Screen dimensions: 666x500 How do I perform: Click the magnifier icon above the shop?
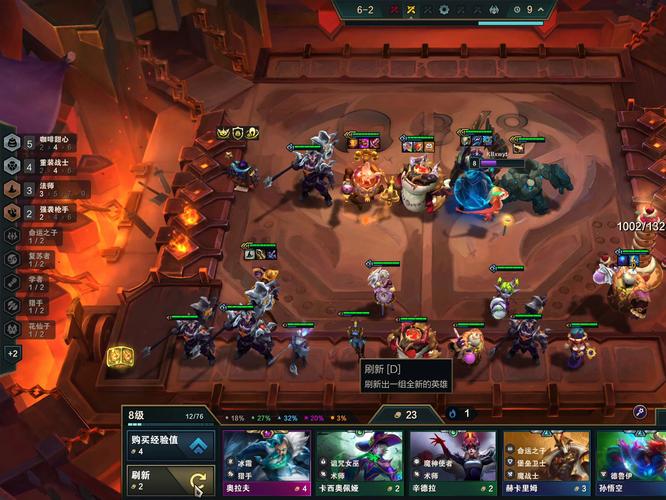[x=640, y=412]
